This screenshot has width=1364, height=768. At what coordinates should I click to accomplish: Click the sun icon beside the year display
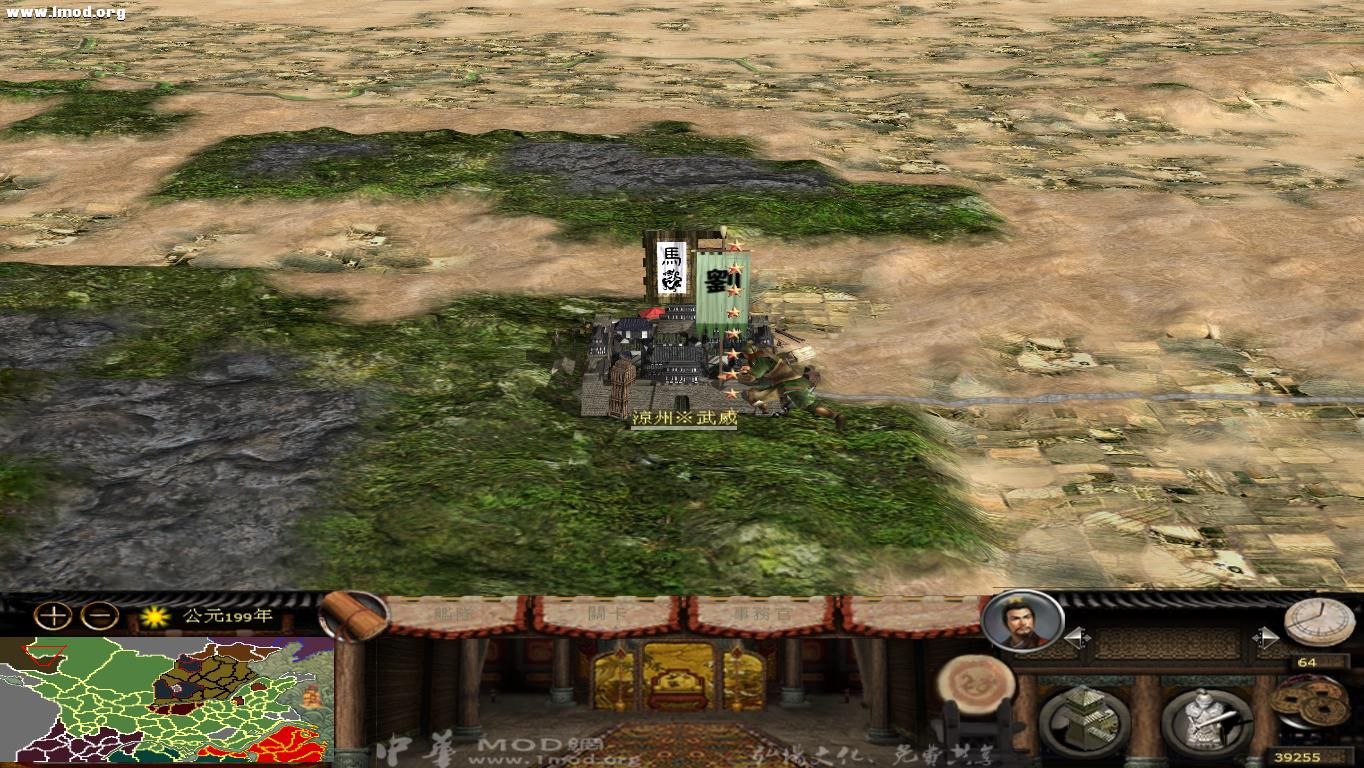[152, 618]
